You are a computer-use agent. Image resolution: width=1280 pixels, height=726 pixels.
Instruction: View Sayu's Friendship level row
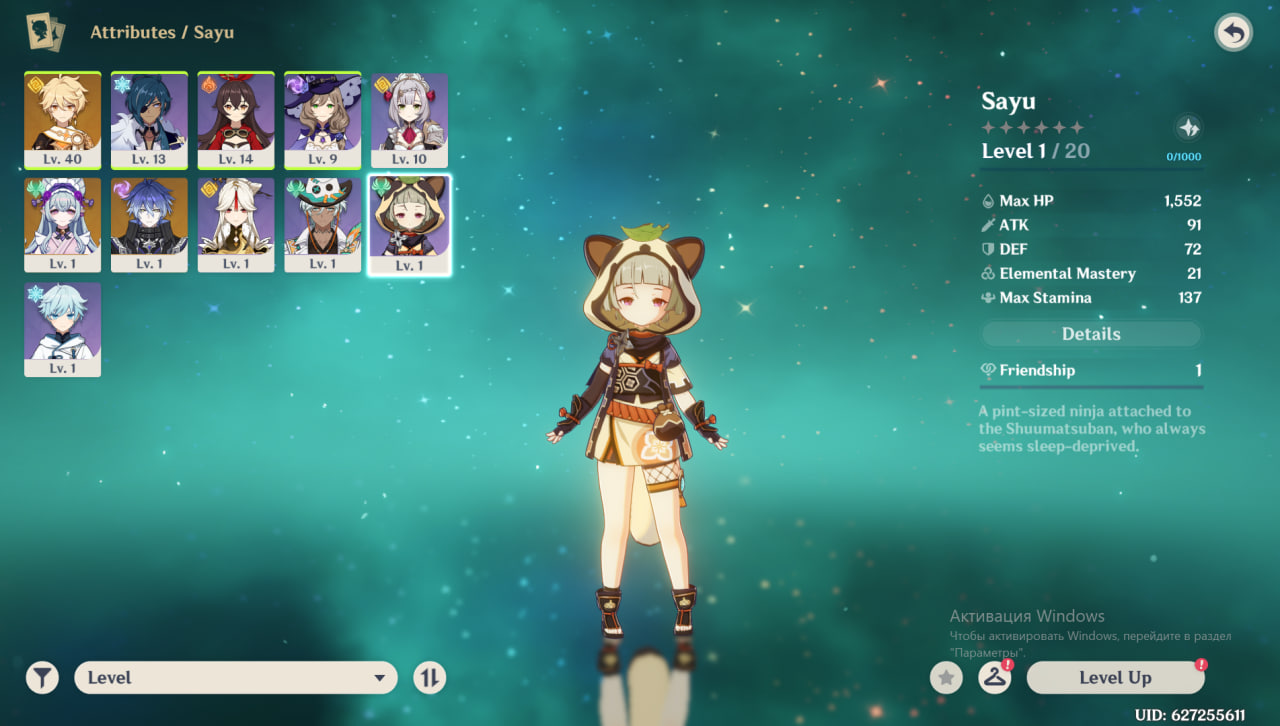[1091, 370]
